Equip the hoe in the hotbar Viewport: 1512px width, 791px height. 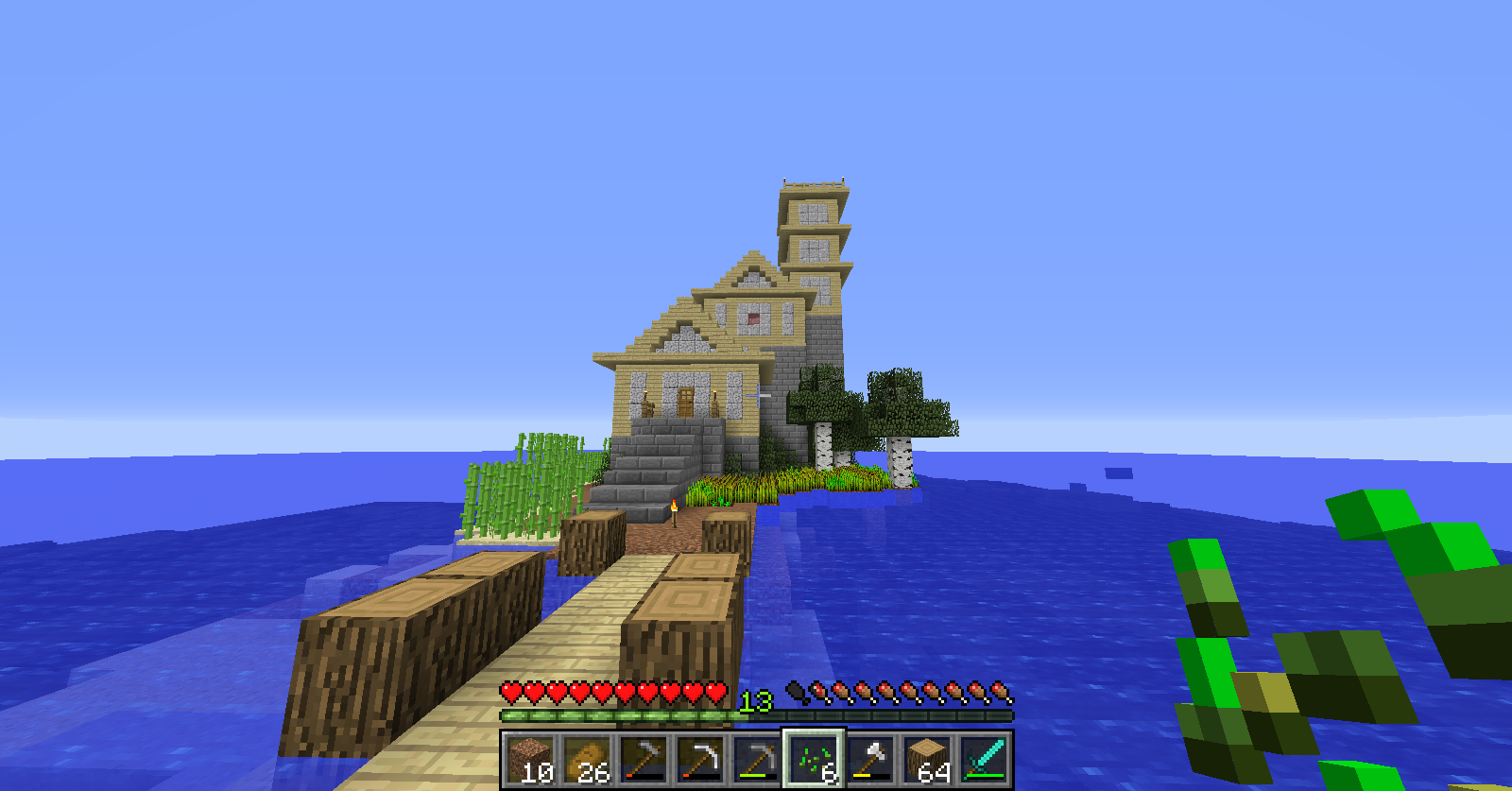coord(644,759)
